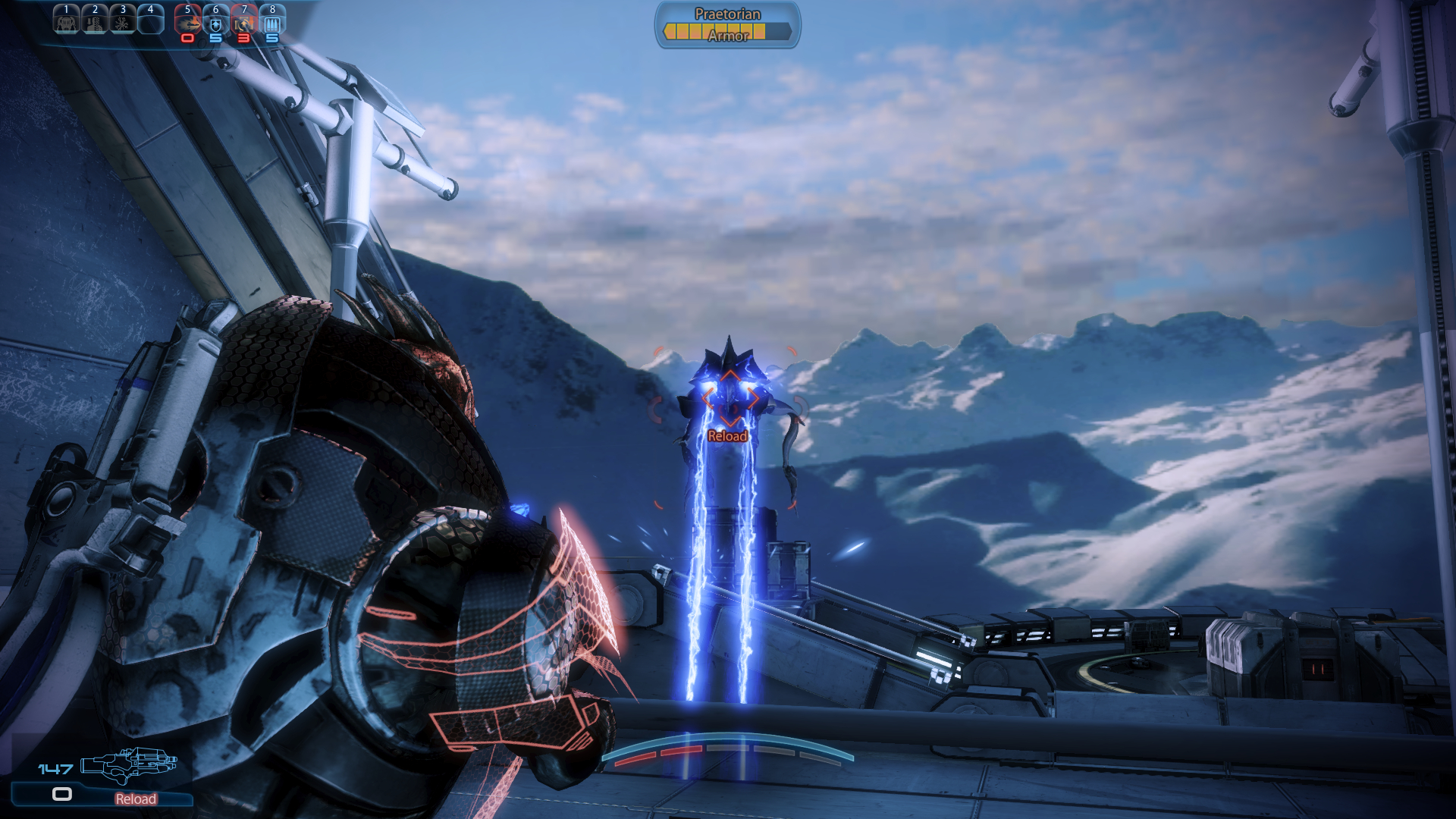Activate the revive consumable in slot 7
This screenshot has width=1456, height=819.
(244, 21)
